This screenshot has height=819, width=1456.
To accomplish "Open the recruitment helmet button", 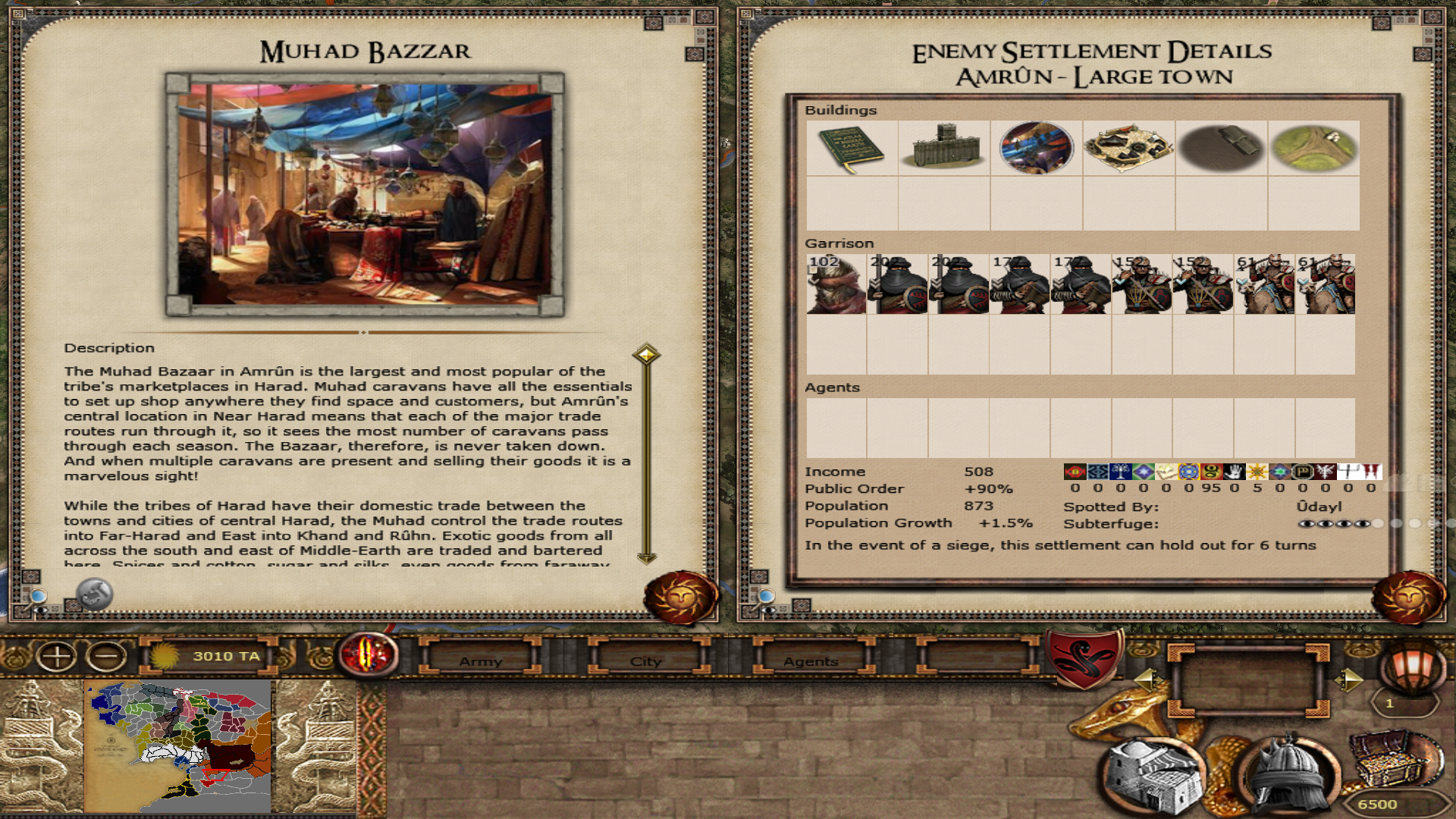I will [1288, 773].
